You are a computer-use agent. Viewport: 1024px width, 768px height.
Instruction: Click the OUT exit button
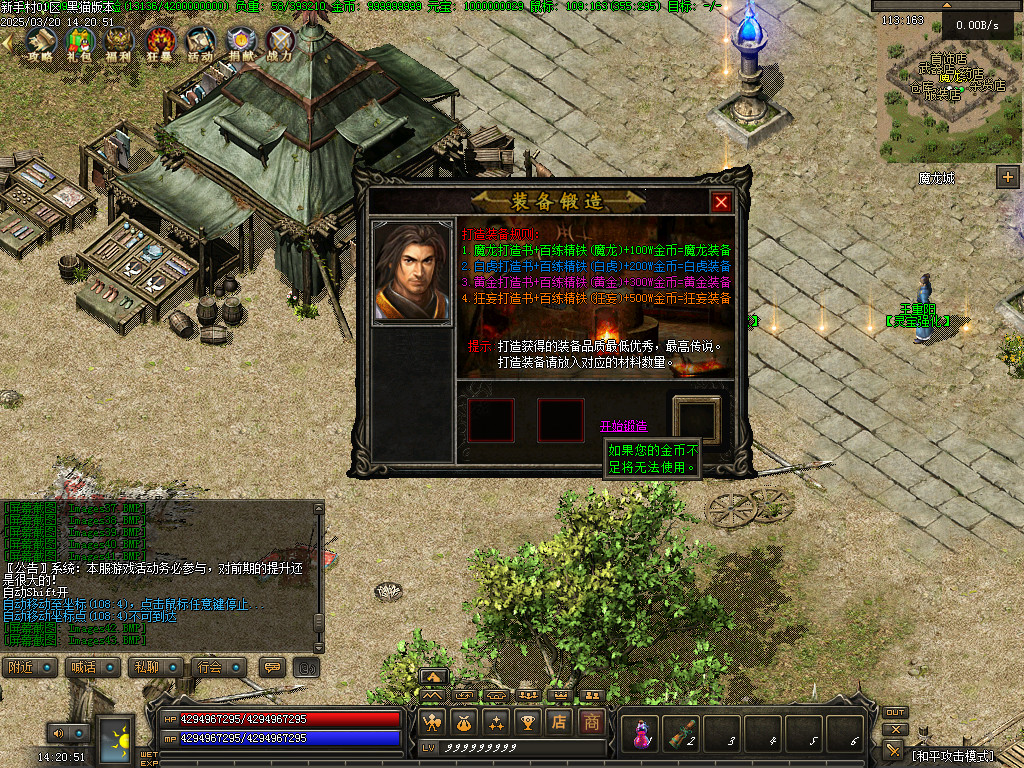pos(895,713)
